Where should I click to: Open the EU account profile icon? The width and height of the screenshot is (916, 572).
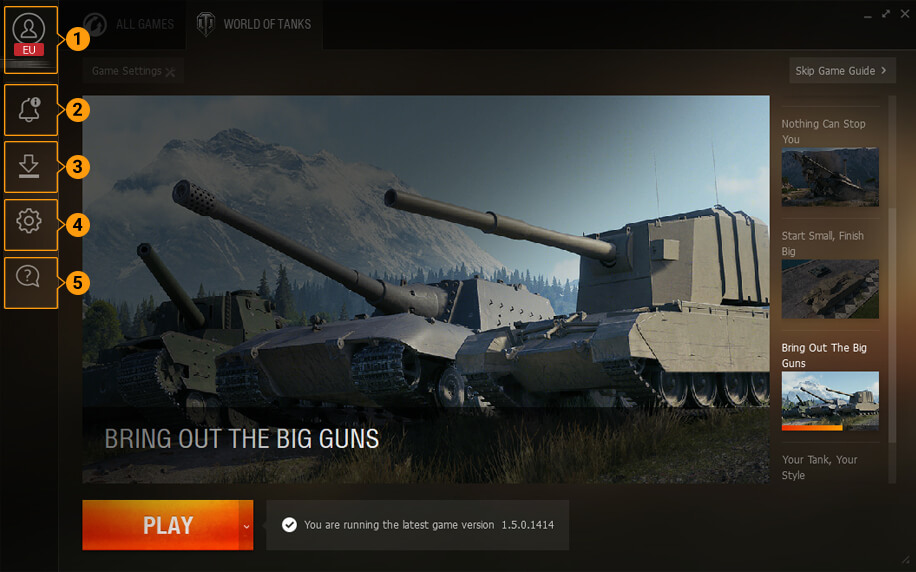(29, 36)
